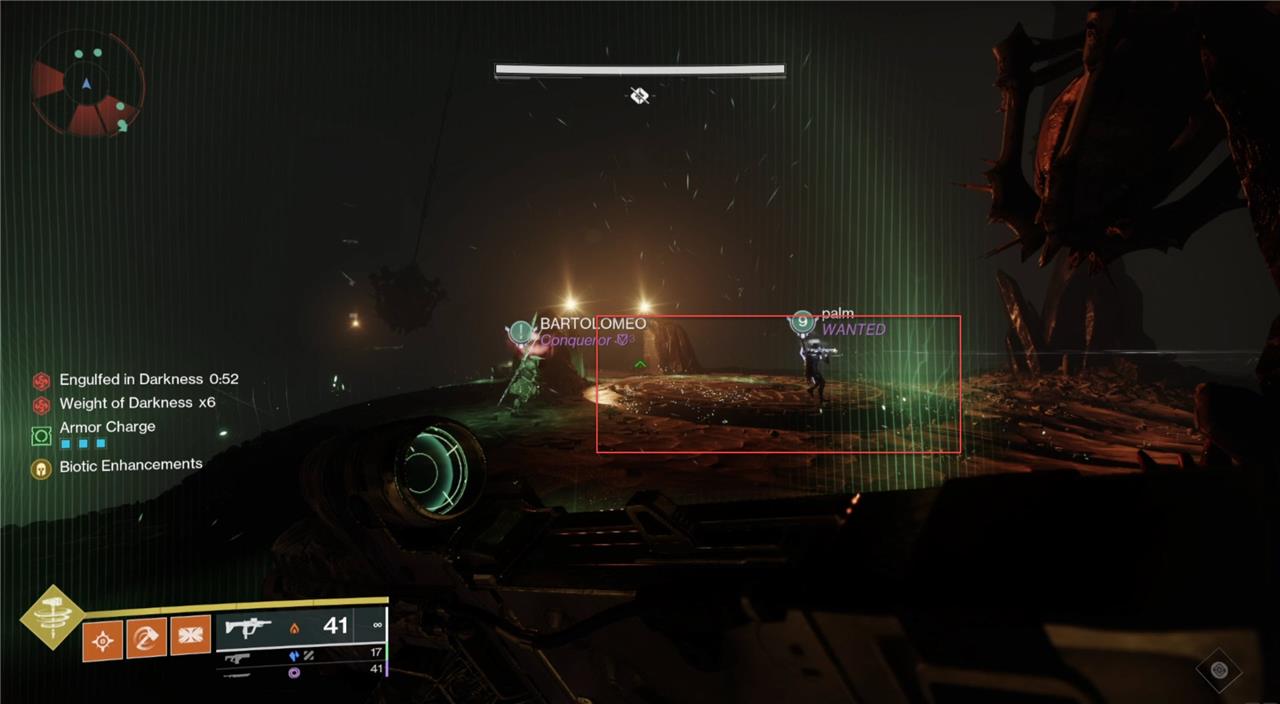
Task: Choose the bottom heavy weapon slot
Action: pos(300,672)
